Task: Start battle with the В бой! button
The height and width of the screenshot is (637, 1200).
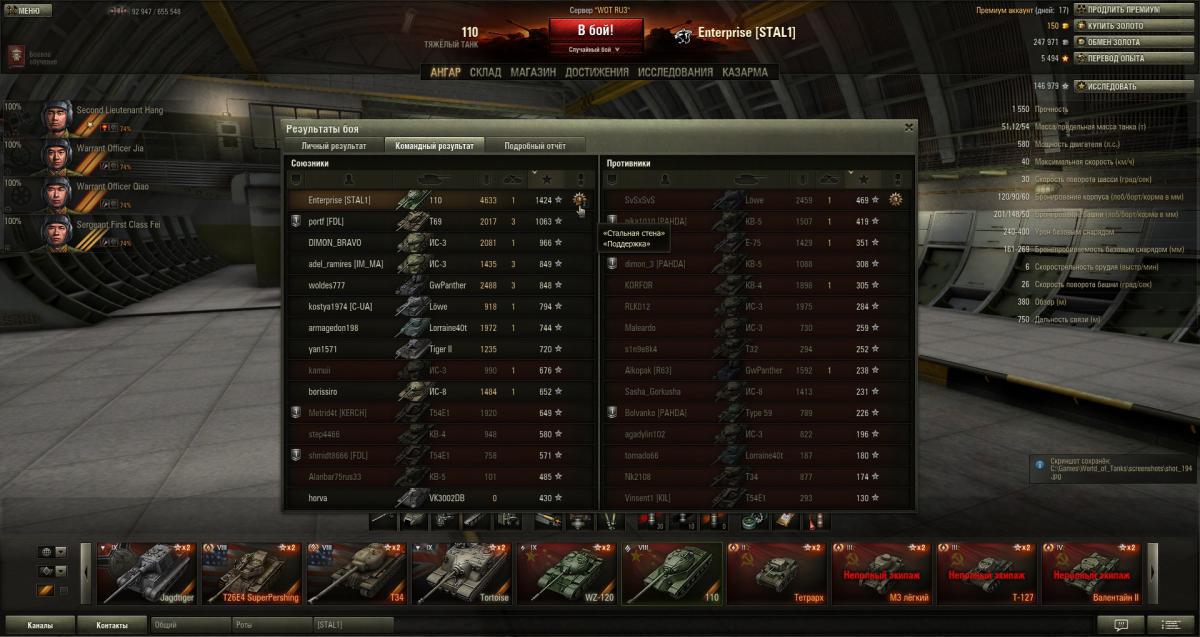Action: pos(595,30)
